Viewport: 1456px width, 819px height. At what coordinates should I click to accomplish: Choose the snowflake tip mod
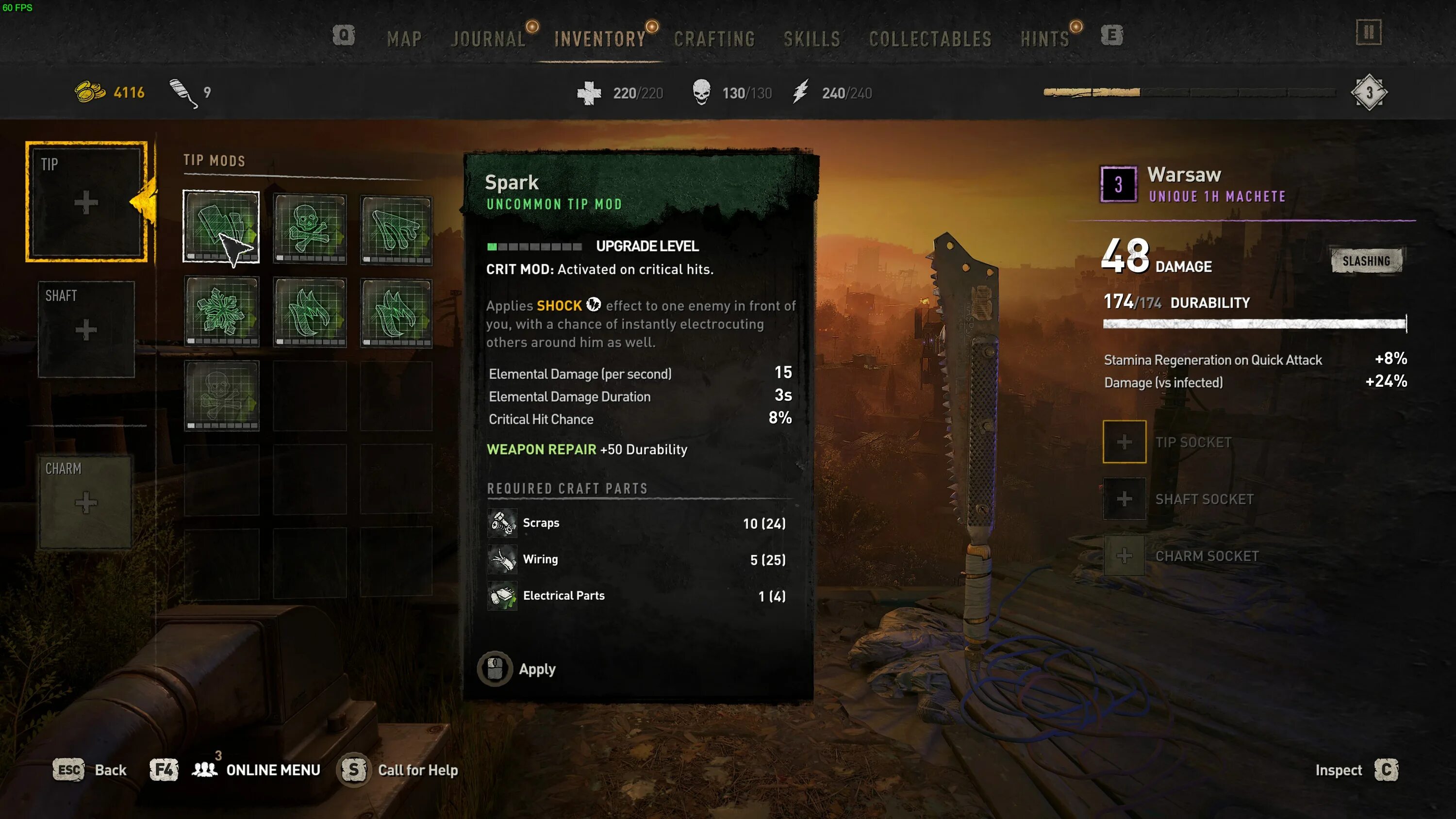click(221, 311)
